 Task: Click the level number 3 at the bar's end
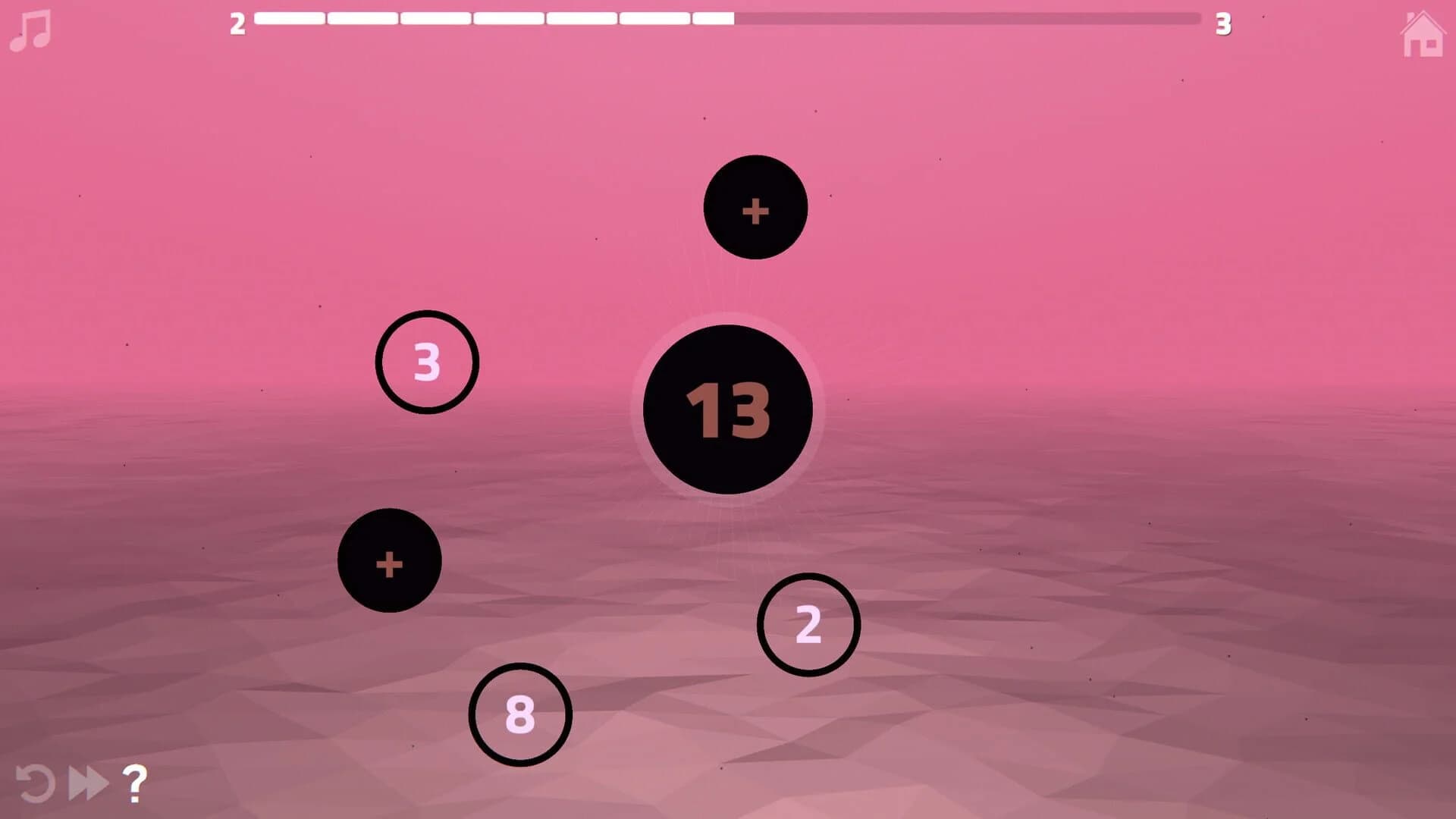(1223, 25)
